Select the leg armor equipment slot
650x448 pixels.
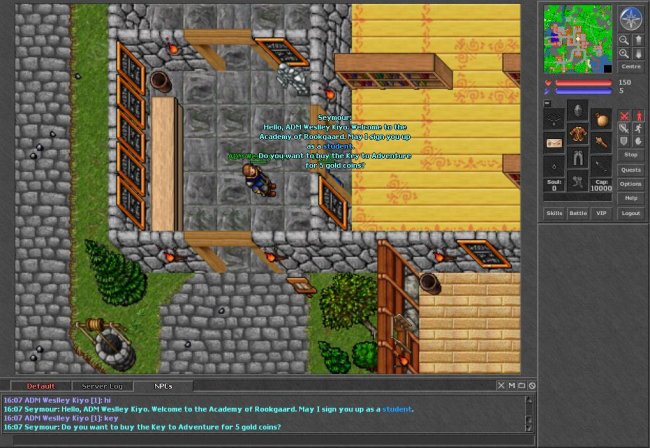(x=578, y=158)
